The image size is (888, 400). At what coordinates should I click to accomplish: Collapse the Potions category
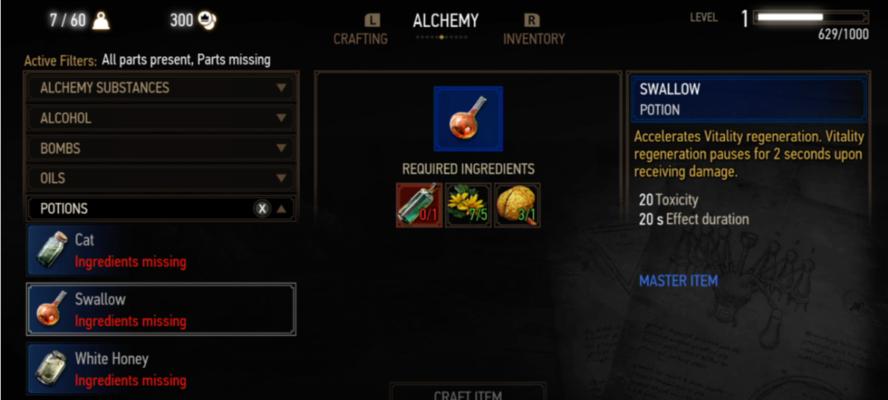tap(282, 209)
